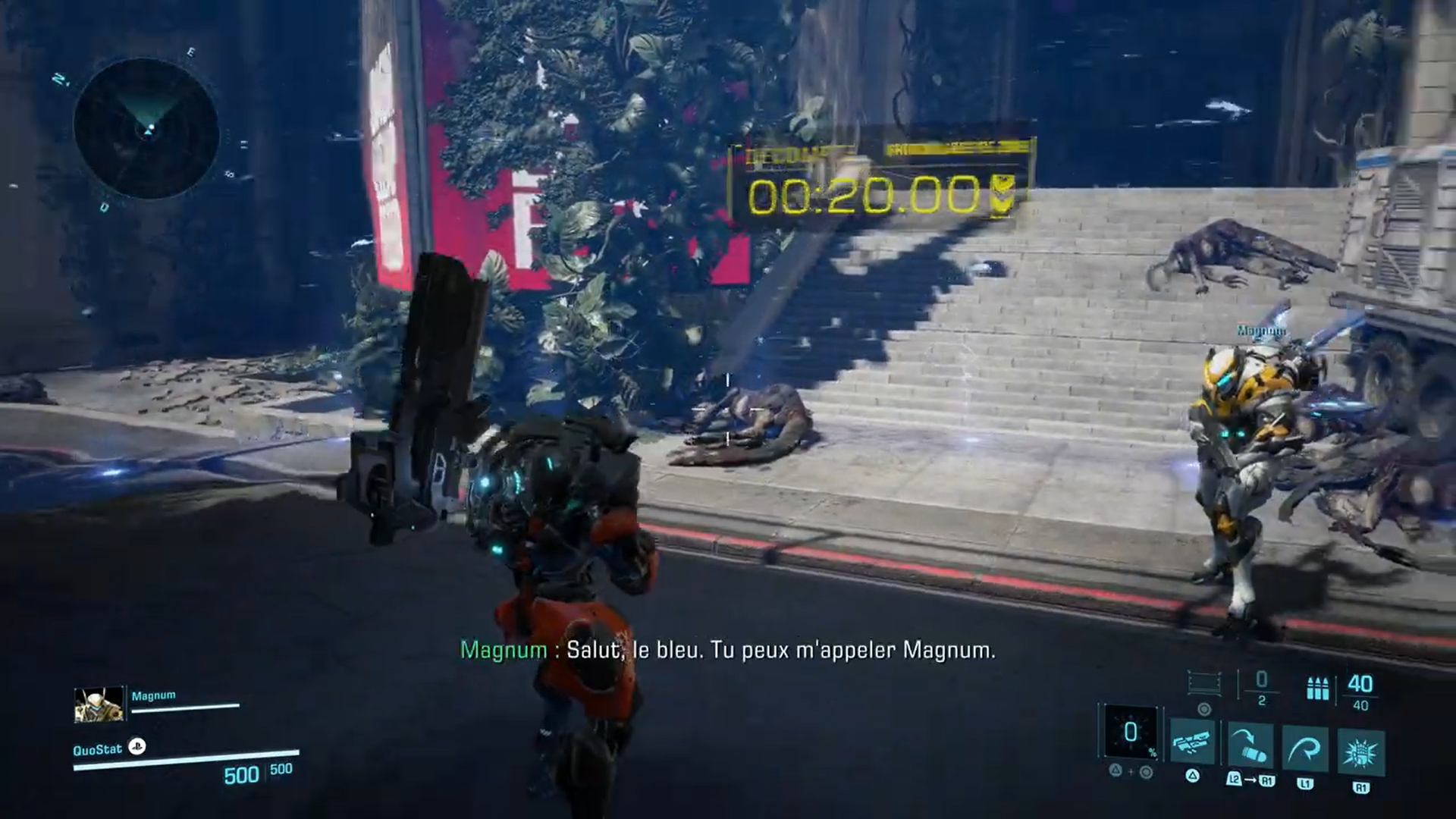Activate the spiked fist punch ability
Image resolution: width=1456 pixels, height=819 pixels.
point(1361,752)
